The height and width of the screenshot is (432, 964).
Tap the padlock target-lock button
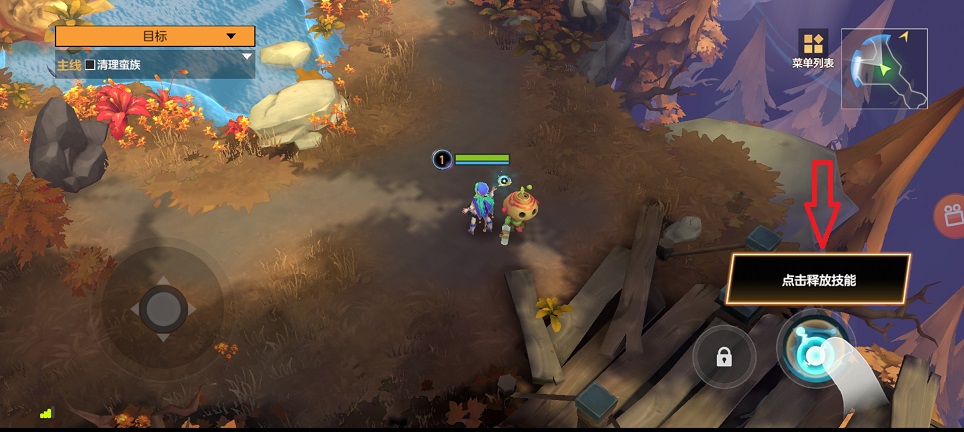pos(724,356)
